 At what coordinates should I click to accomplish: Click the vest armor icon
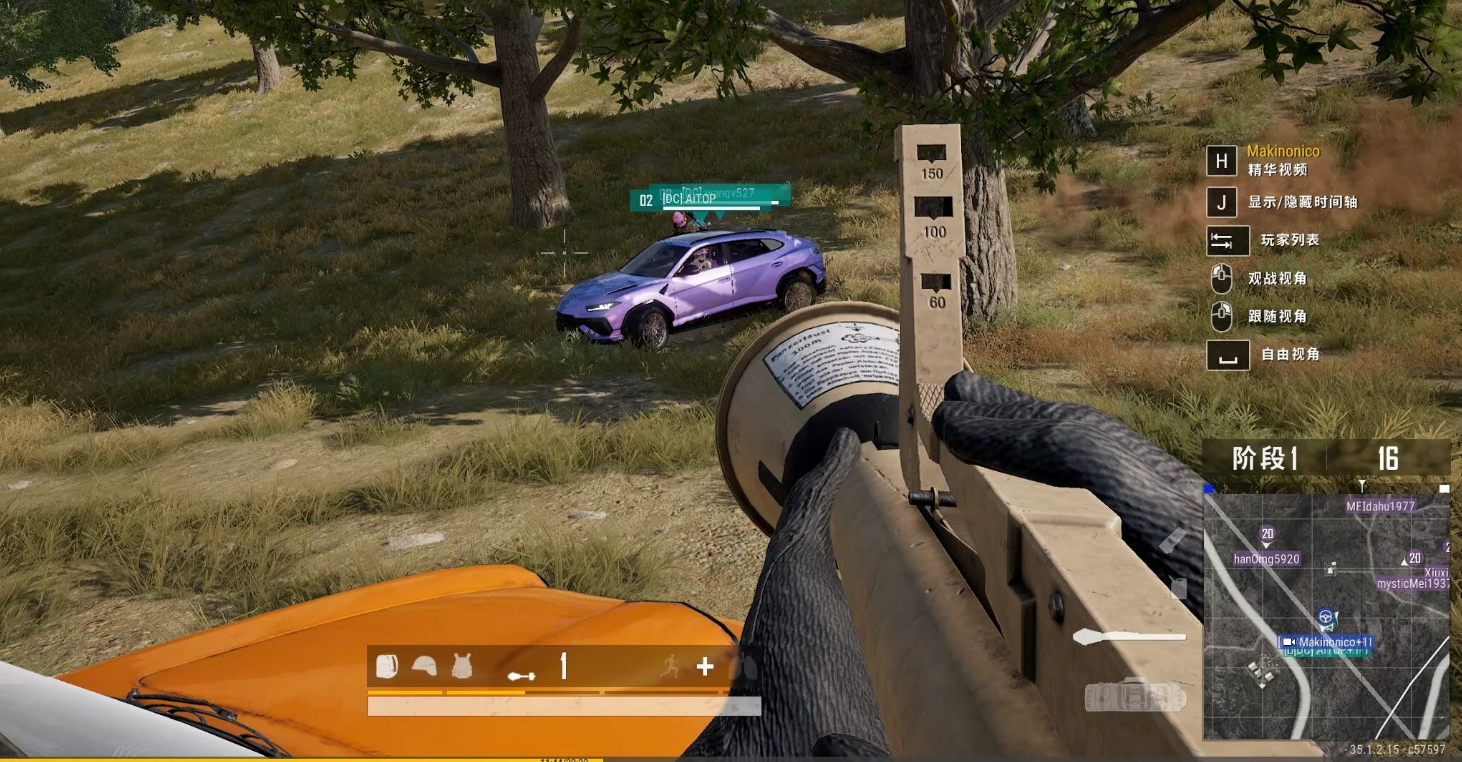coord(461,667)
